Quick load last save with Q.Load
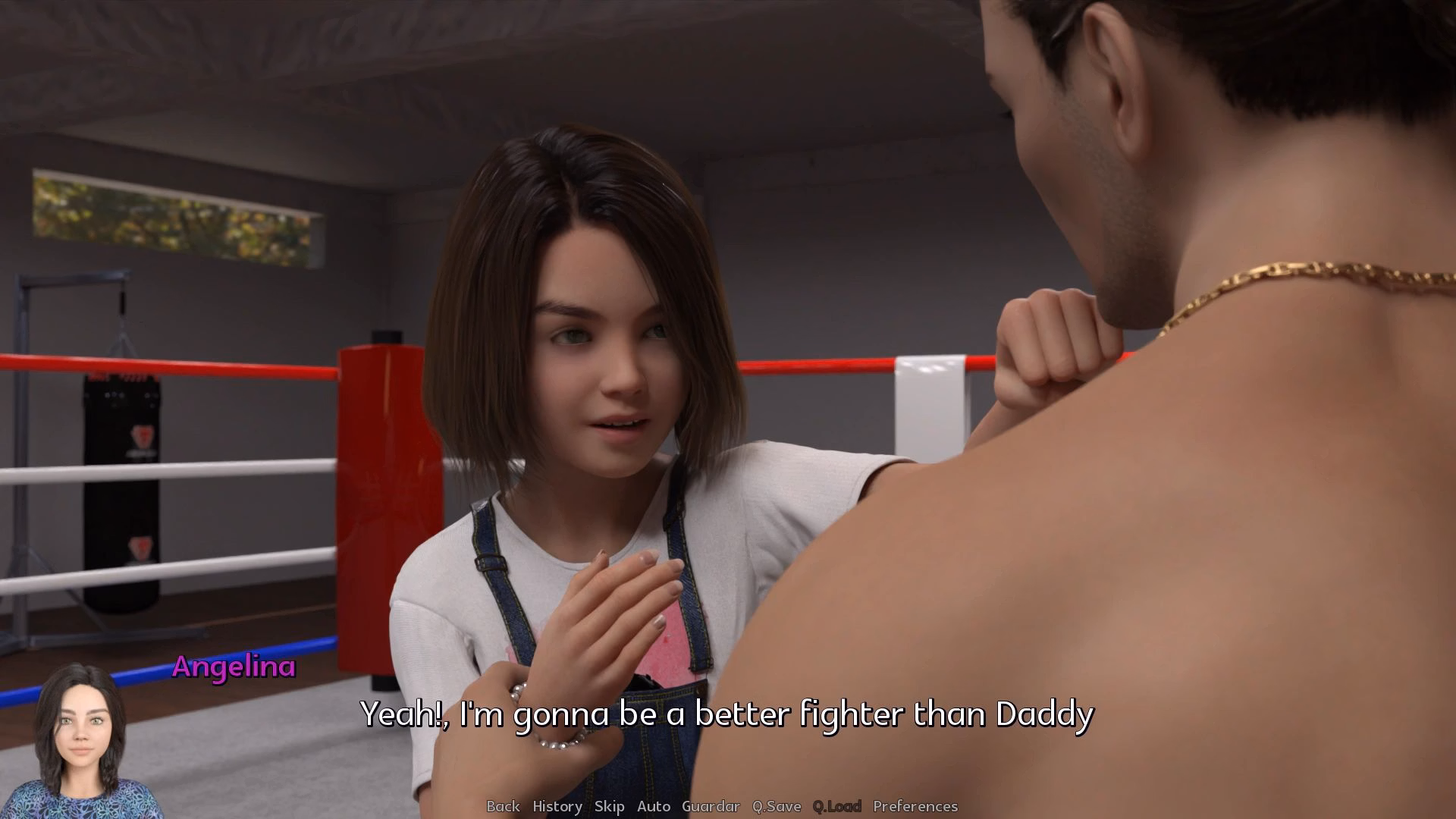This screenshot has height=819, width=1456. (837, 806)
